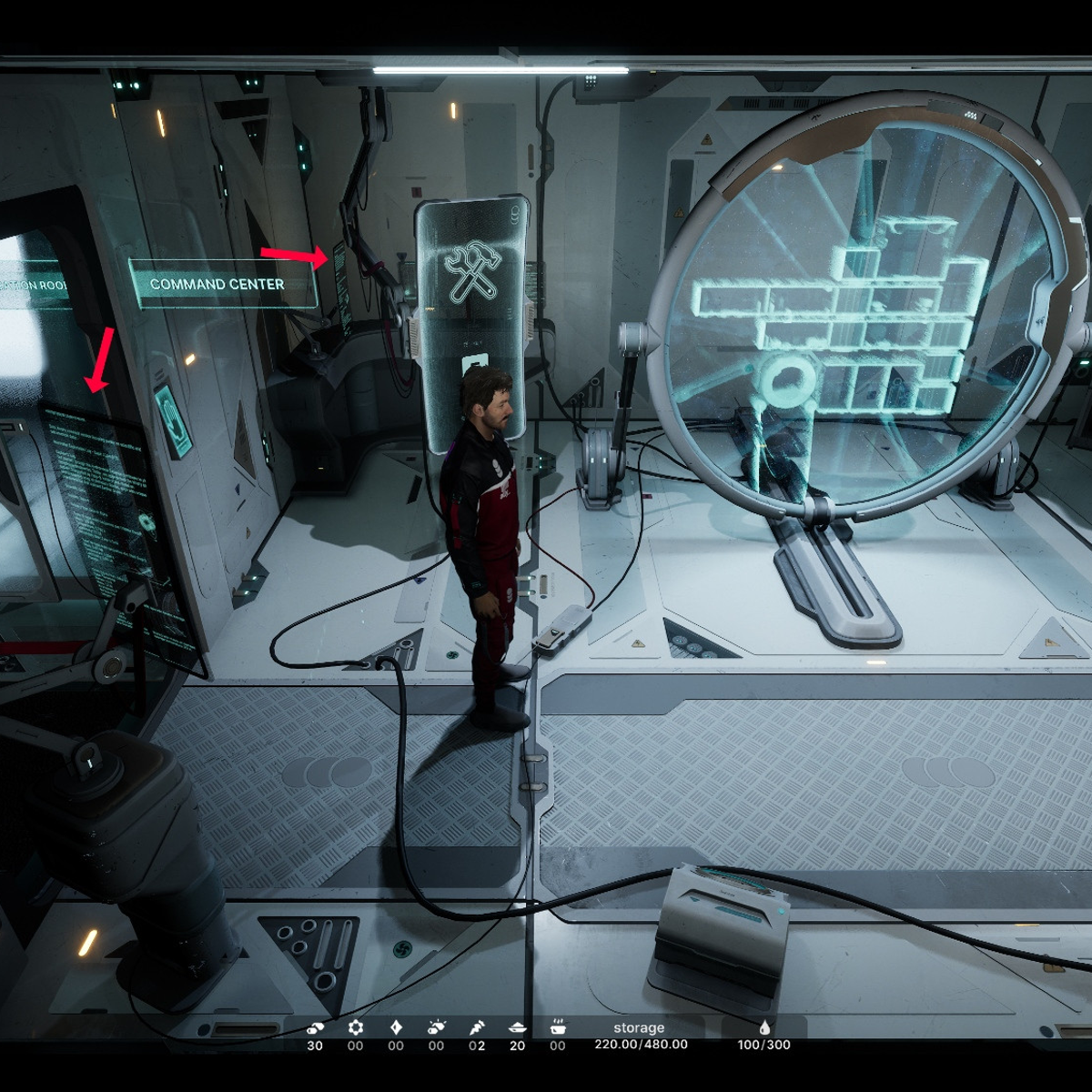Click the gear-shaped organics resource icon
Screen dimensions: 1092x1092
tap(356, 1027)
